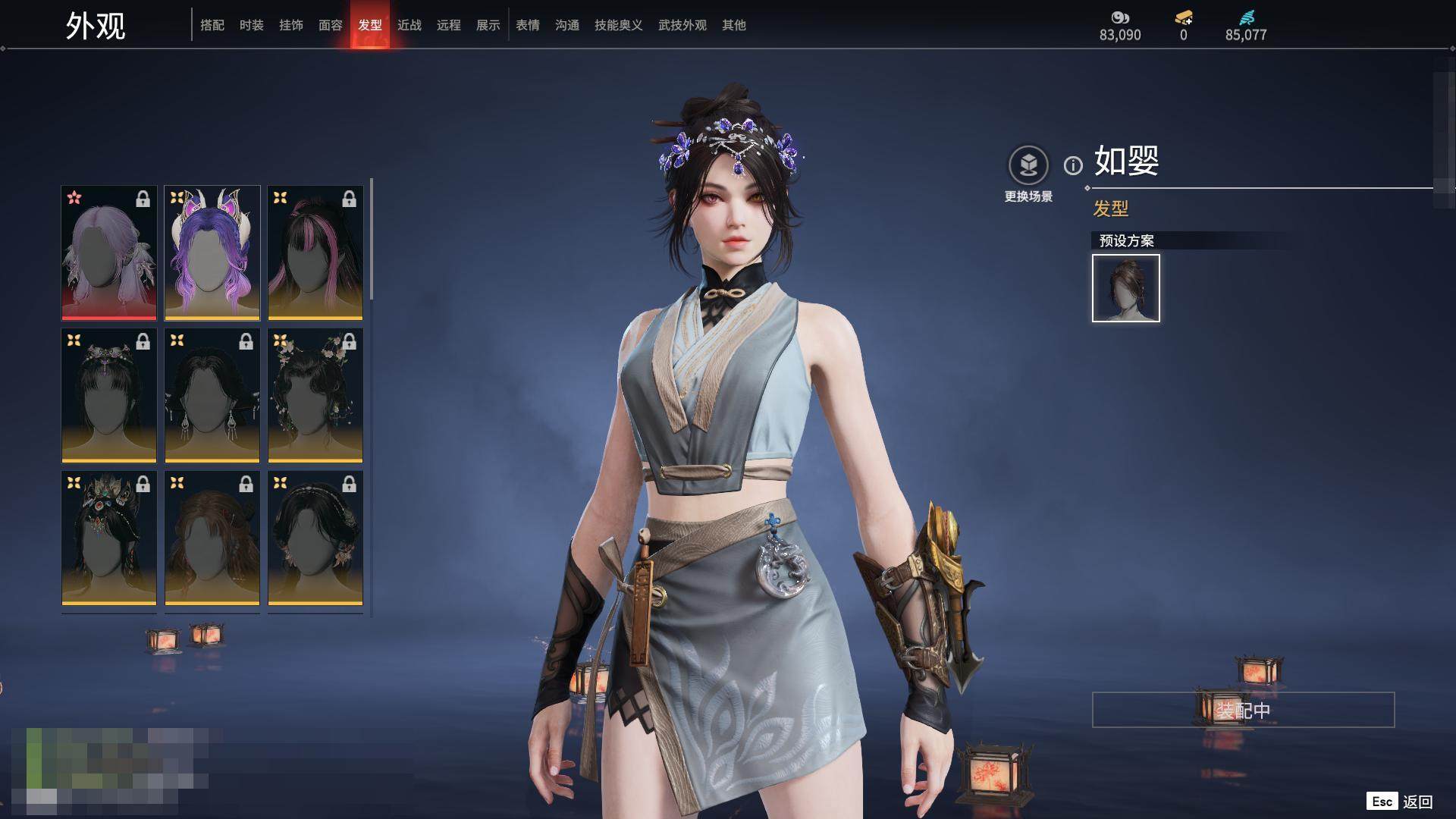The image size is (1456, 819).
Task: Pick the black hair with pink streaks
Action: click(315, 253)
